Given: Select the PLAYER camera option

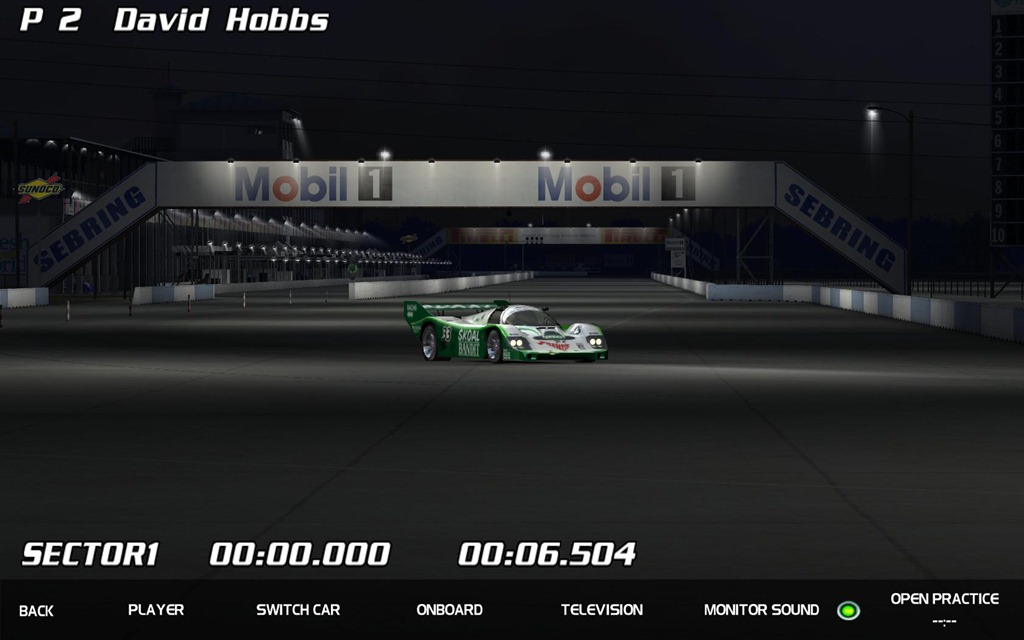Looking at the screenshot, I should [x=156, y=609].
